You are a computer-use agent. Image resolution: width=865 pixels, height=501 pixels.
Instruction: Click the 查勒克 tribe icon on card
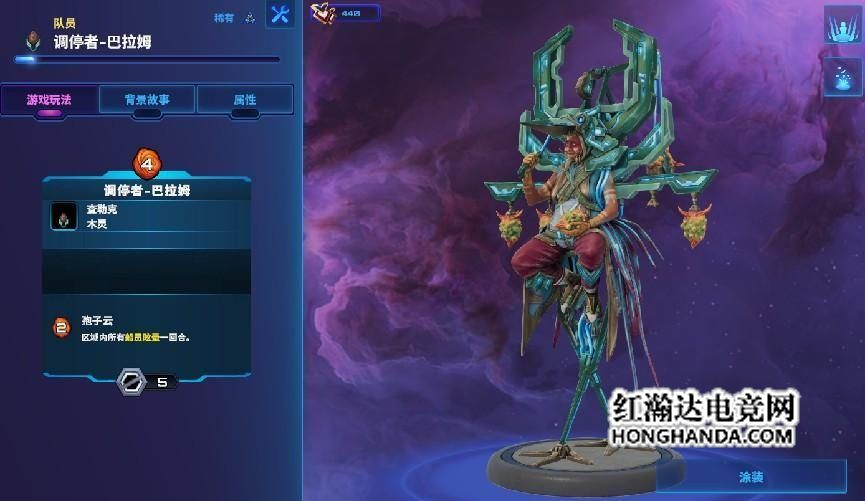click(x=65, y=217)
